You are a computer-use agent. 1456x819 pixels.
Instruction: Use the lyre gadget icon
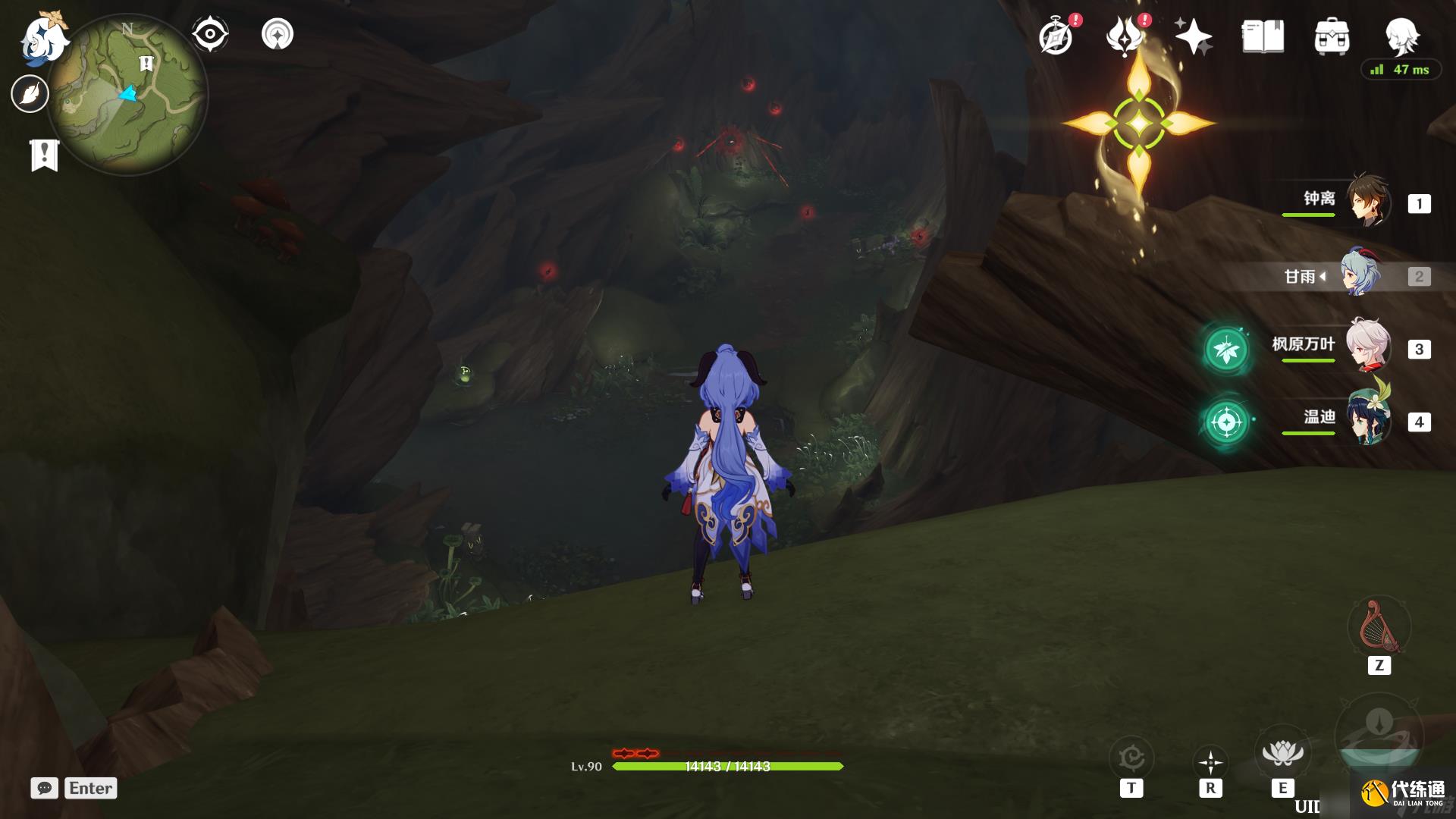[1379, 628]
